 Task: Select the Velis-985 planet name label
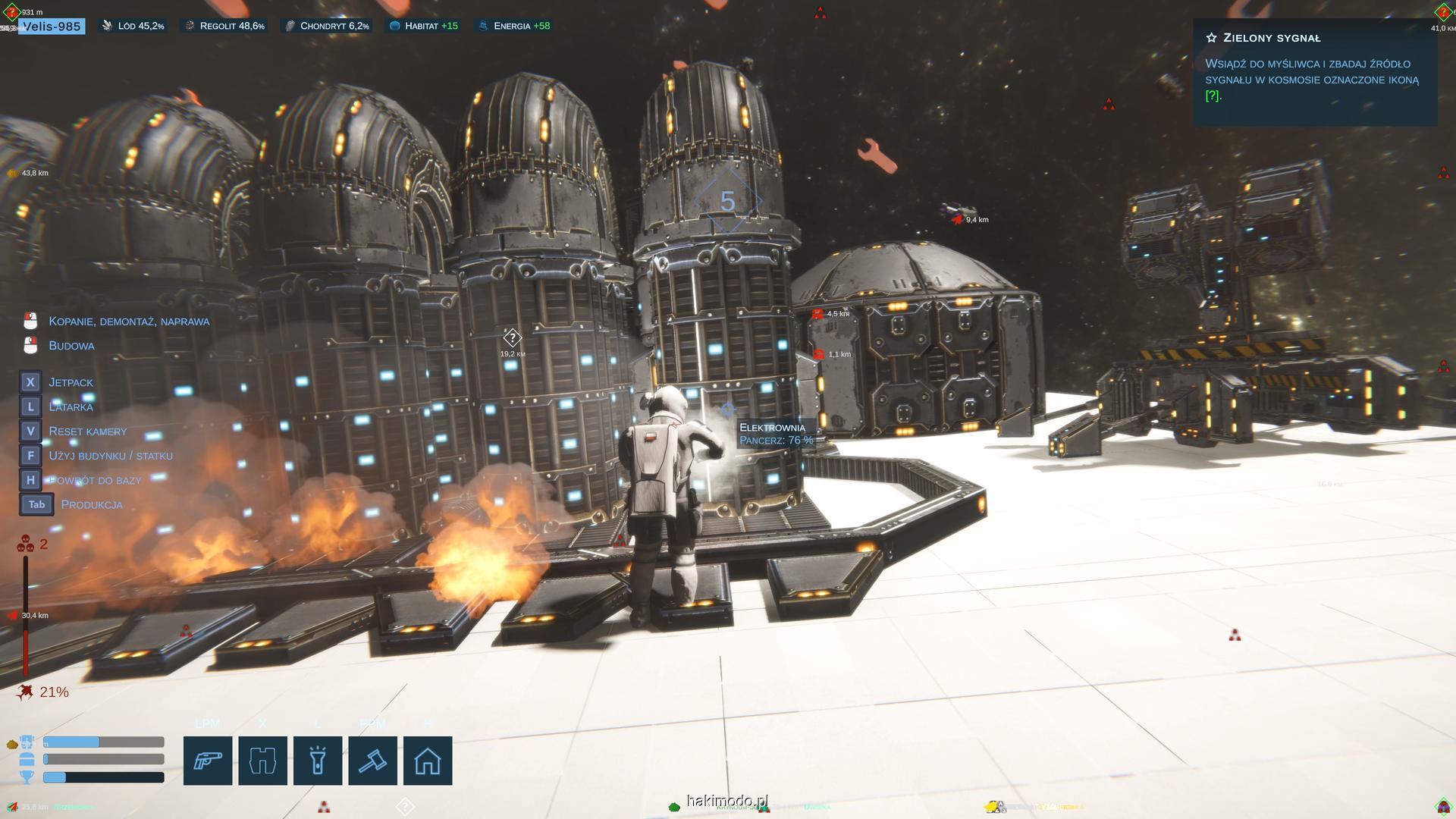[52, 27]
